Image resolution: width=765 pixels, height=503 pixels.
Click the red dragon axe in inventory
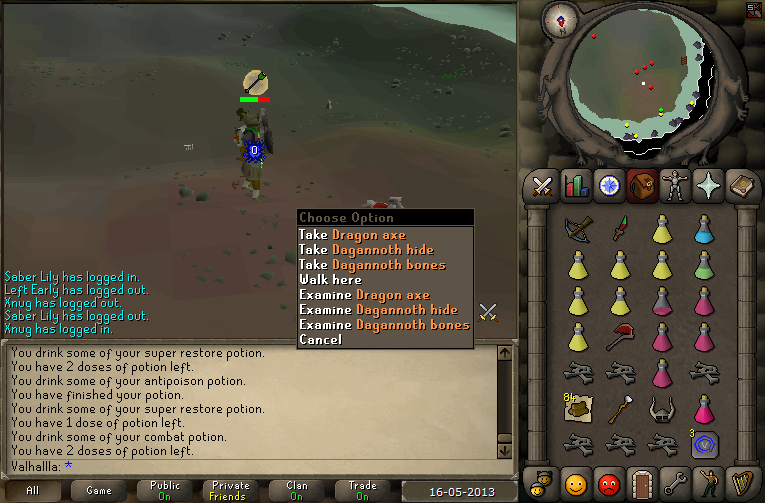pos(619,336)
